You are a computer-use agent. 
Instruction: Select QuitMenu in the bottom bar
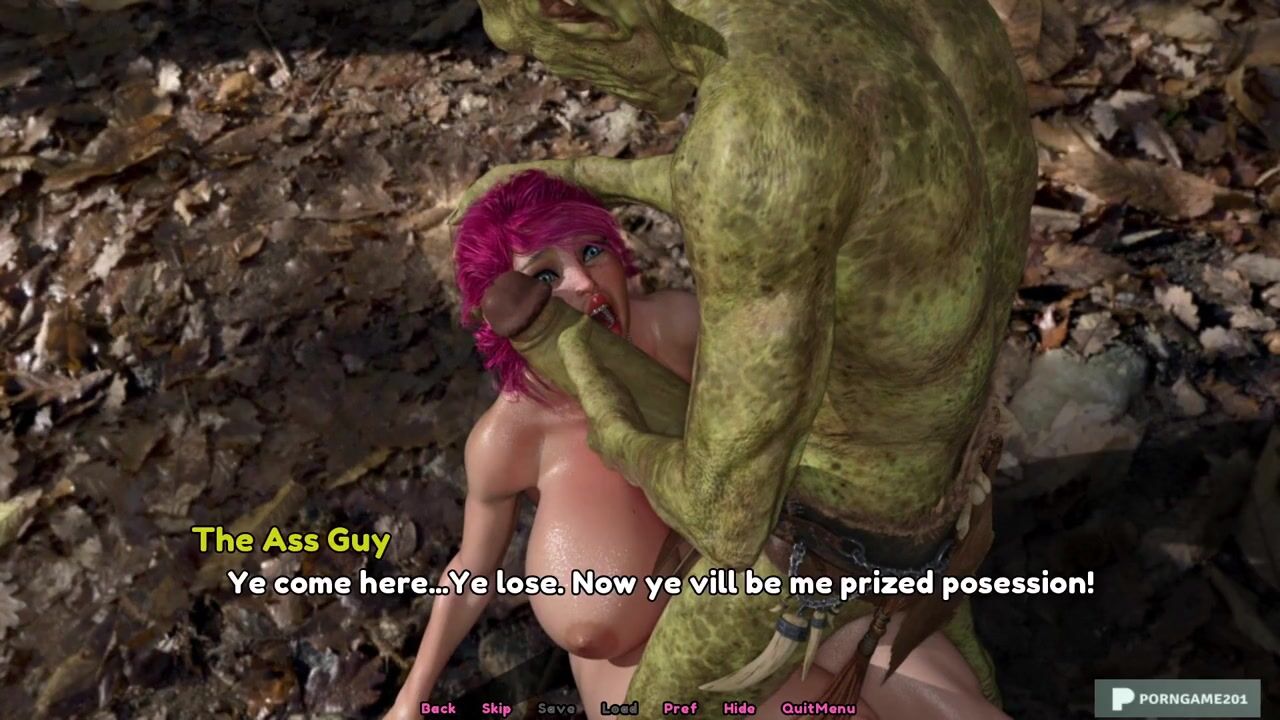pyautogui.click(x=818, y=708)
